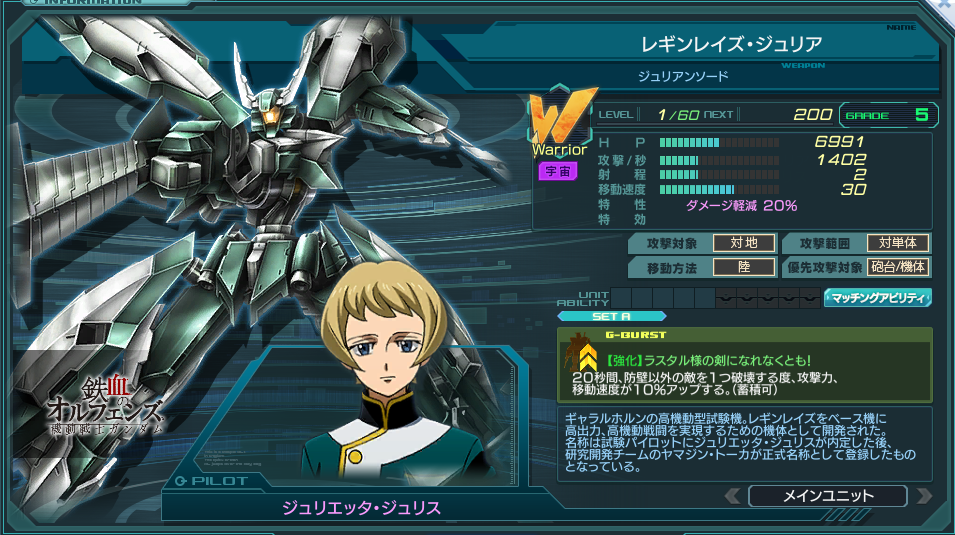Click the left arrow beside メインユニット

(x=733, y=496)
